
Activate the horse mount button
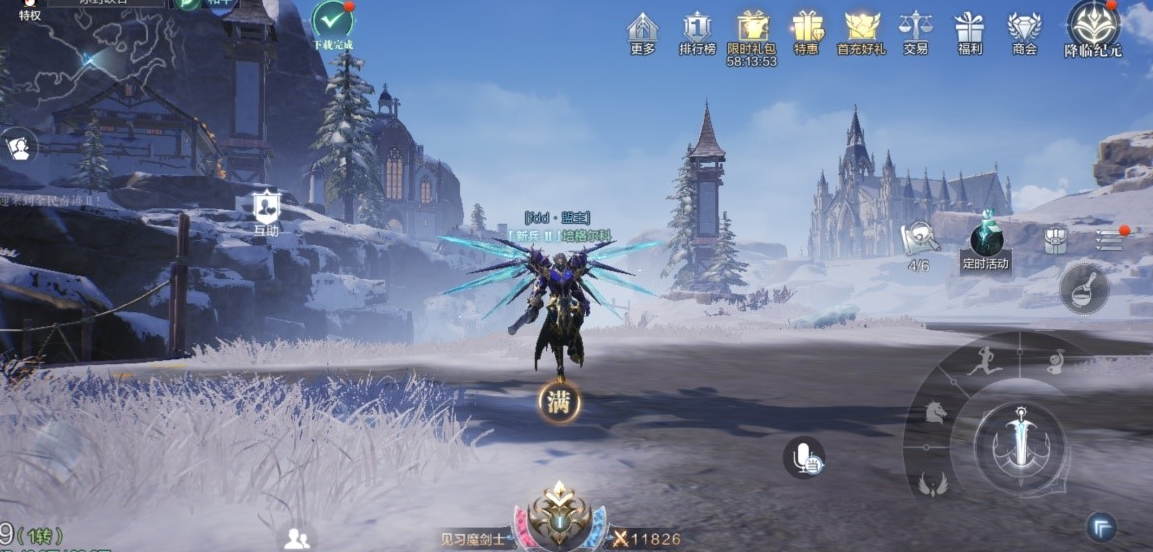tap(934, 412)
